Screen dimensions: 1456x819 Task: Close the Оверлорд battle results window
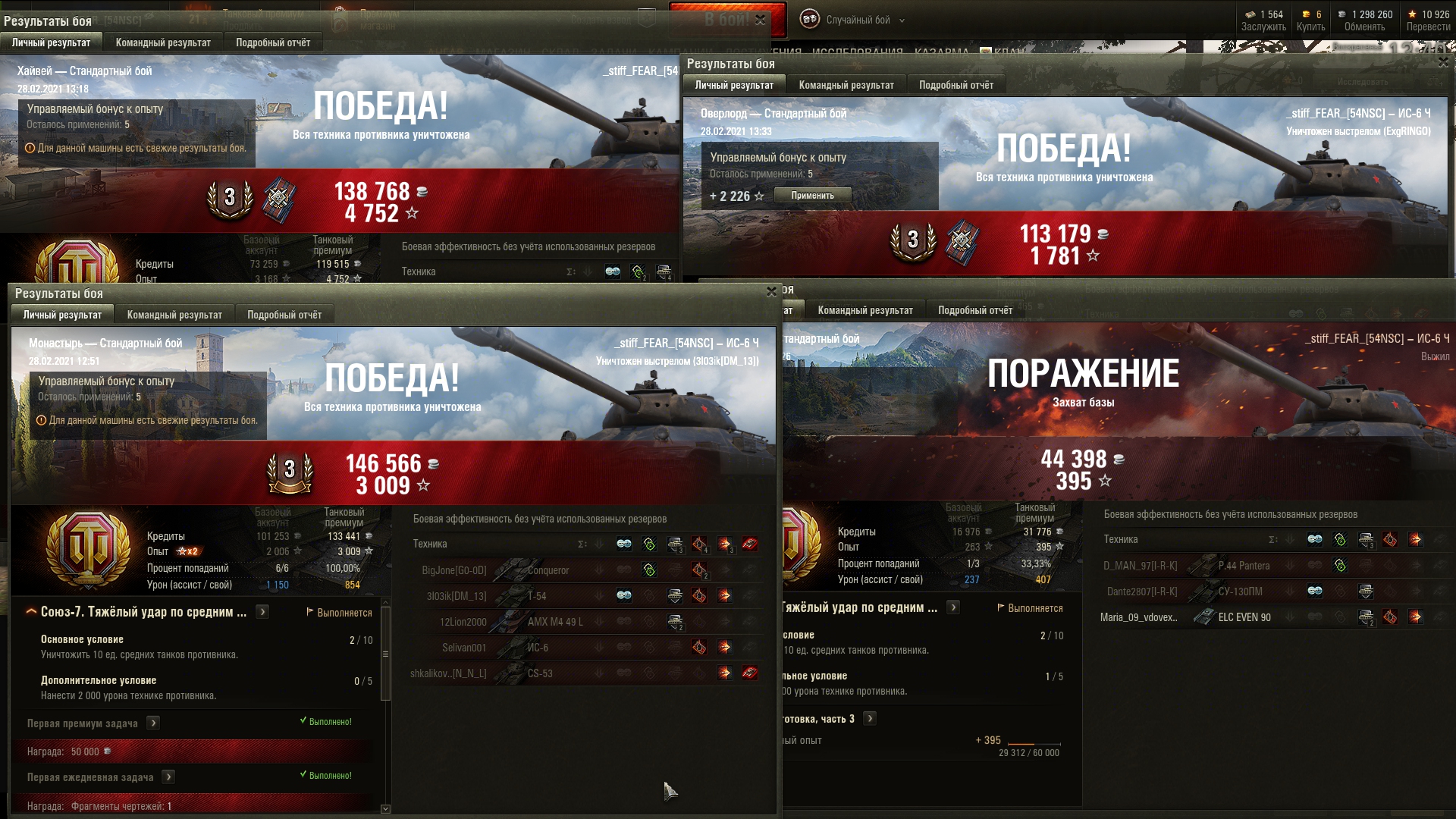point(1442,63)
